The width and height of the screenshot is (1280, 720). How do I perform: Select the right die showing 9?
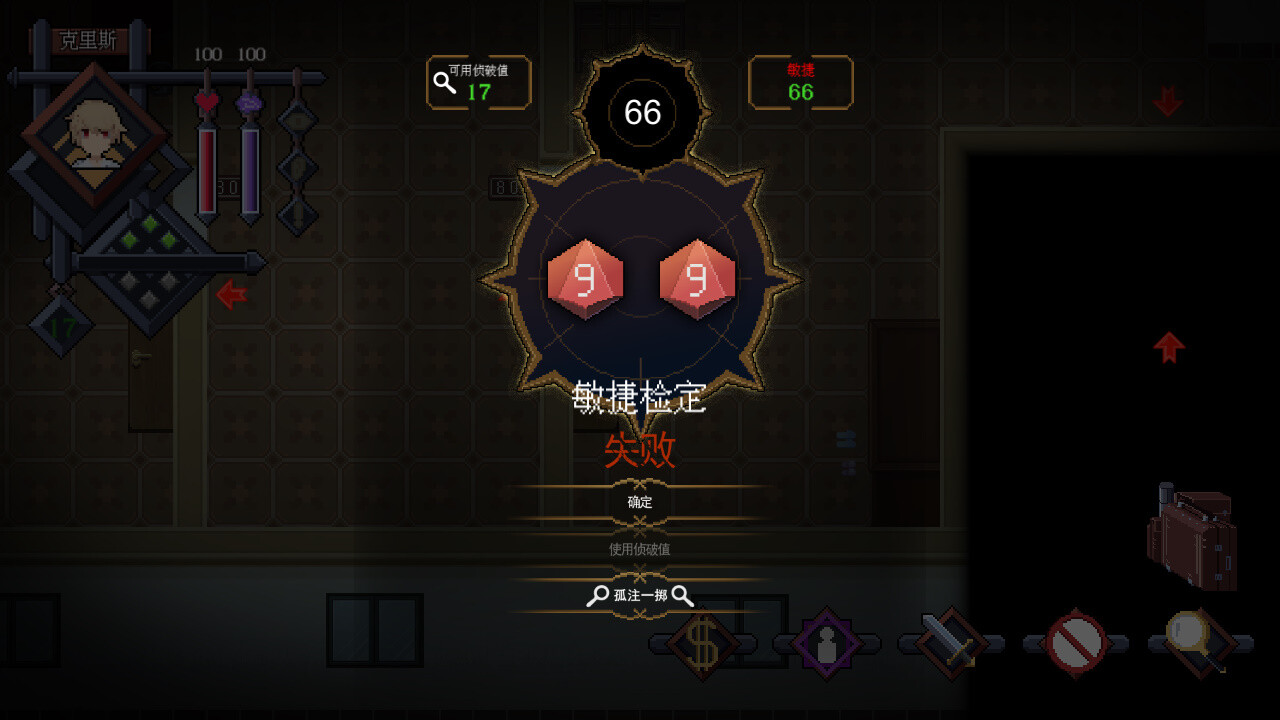point(697,277)
